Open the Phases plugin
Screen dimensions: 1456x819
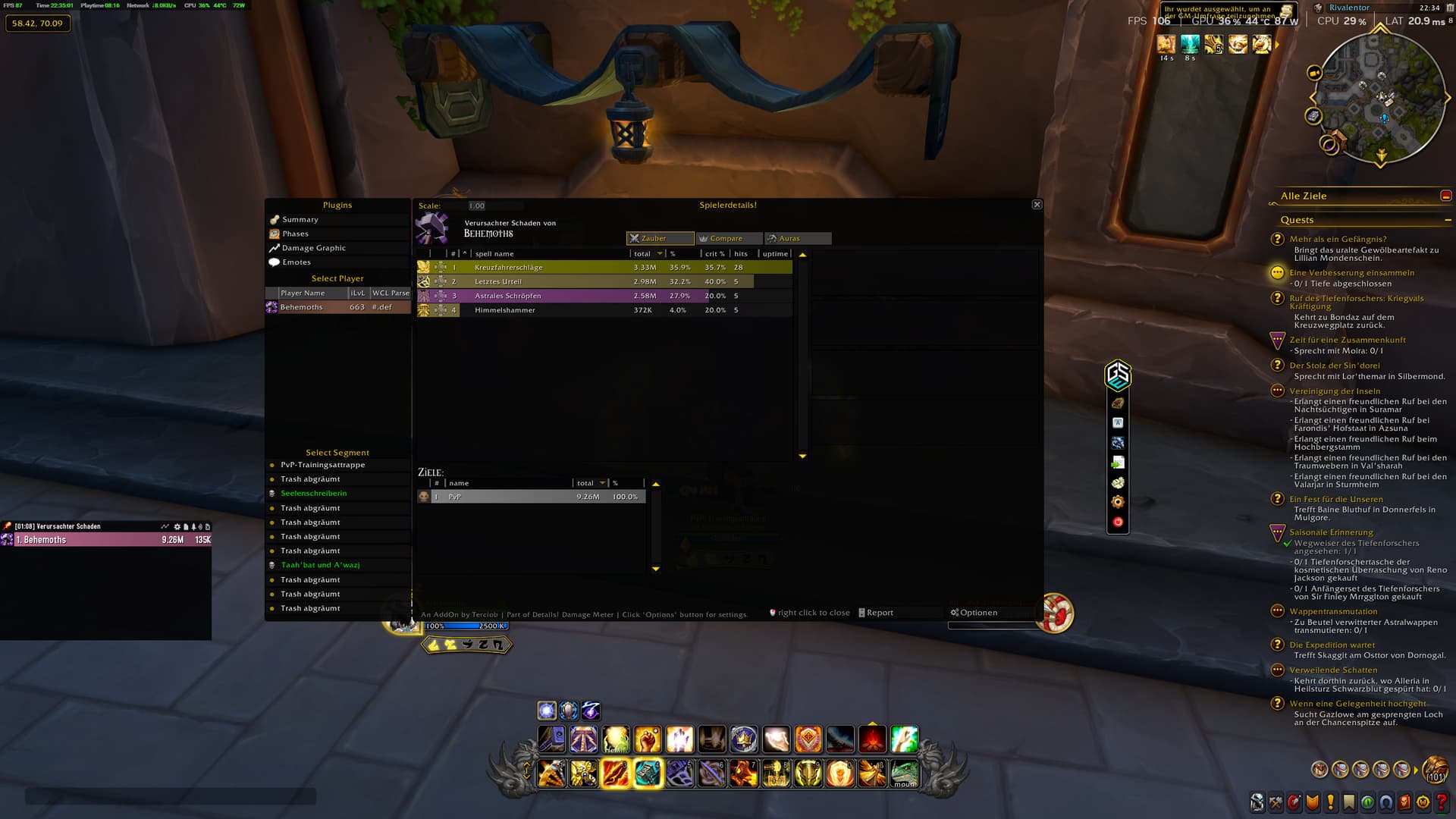[295, 234]
